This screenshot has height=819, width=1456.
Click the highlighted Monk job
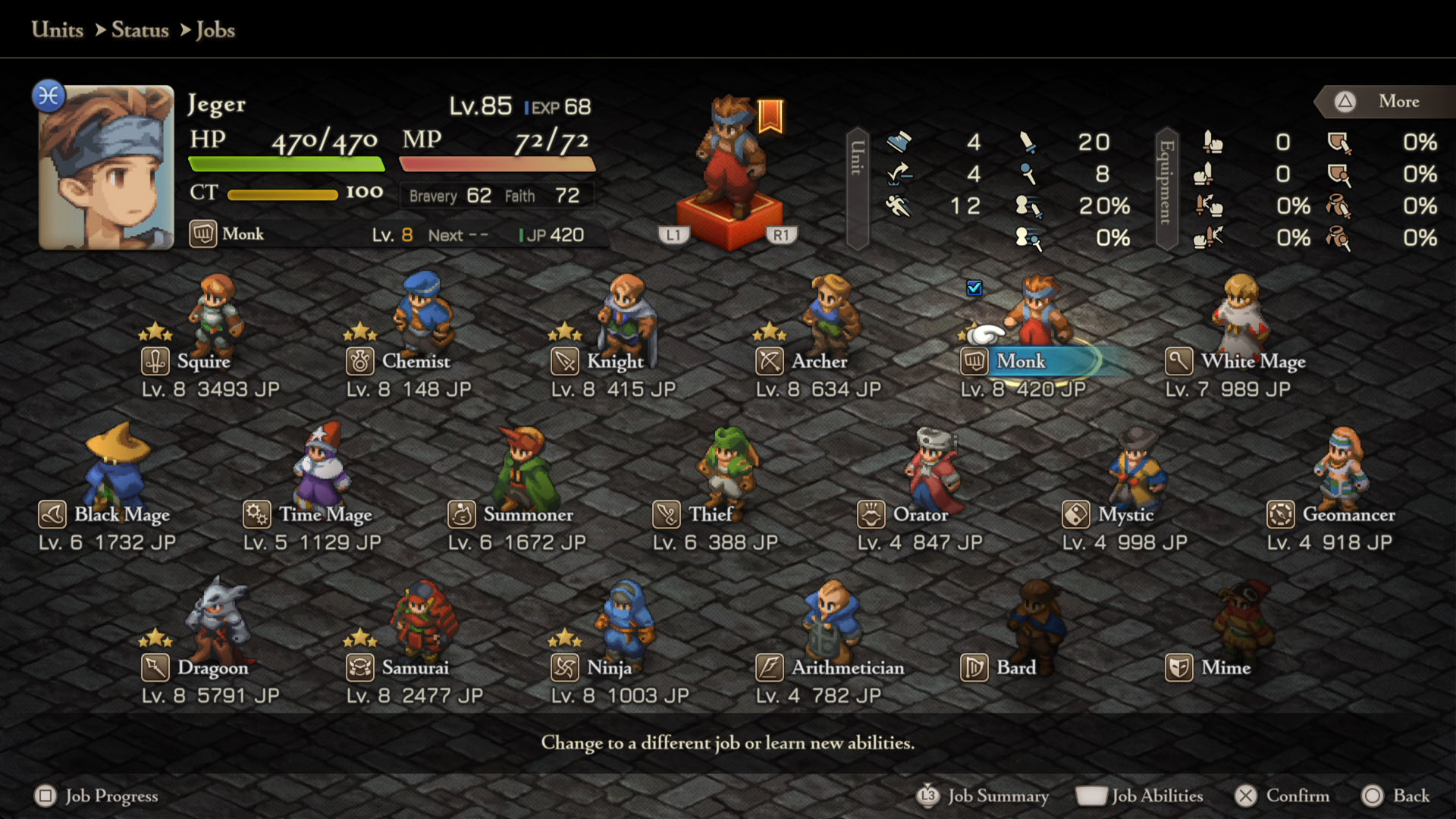tap(1021, 362)
